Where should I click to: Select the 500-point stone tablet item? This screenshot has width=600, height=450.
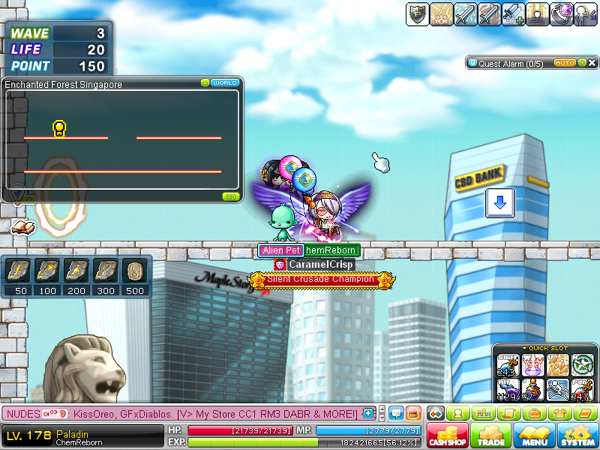pos(138,271)
